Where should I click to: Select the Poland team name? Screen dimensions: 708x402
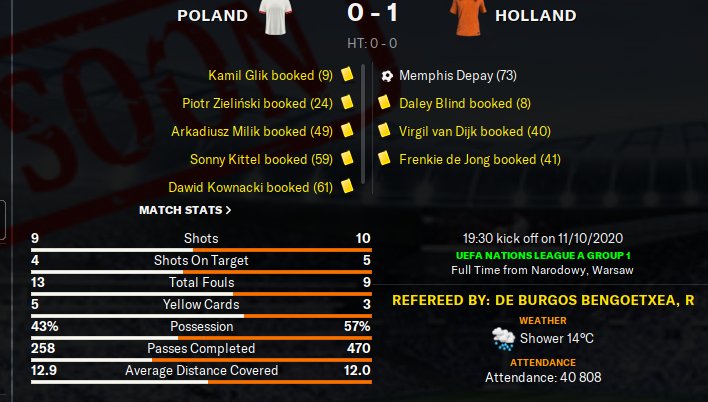click(x=212, y=15)
